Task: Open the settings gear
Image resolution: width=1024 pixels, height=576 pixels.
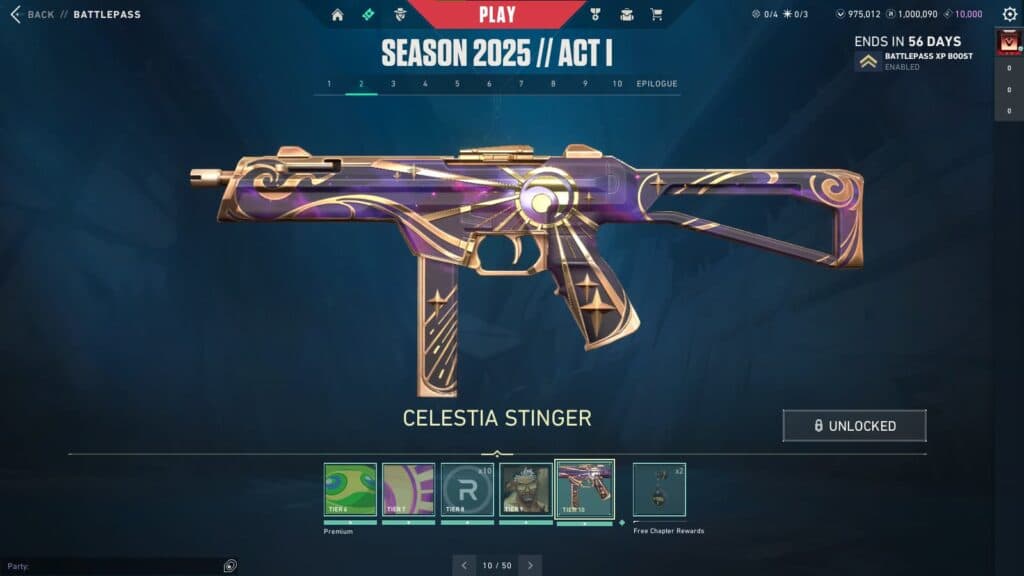Action: (x=1009, y=15)
